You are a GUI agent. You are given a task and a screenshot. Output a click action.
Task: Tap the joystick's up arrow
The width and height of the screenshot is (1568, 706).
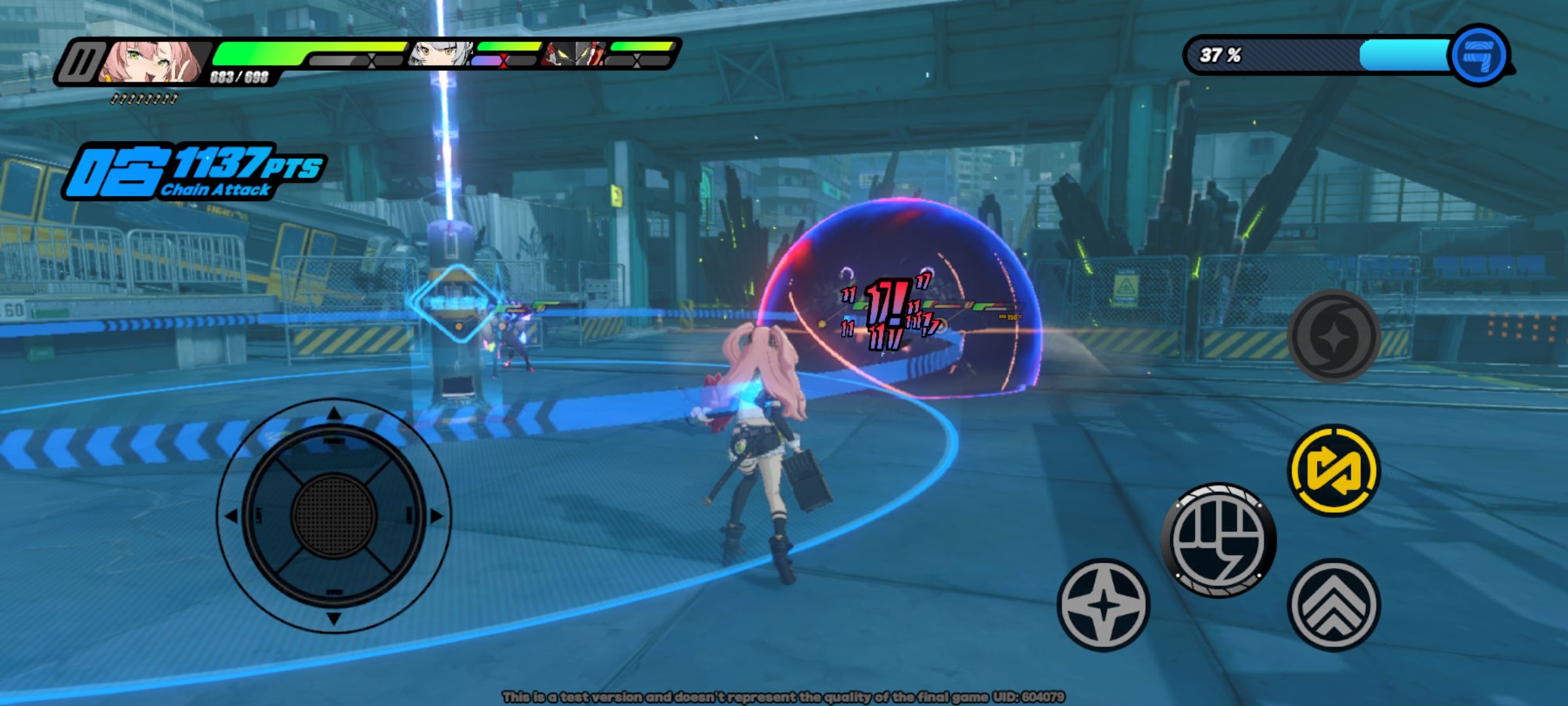click(334, 413)
